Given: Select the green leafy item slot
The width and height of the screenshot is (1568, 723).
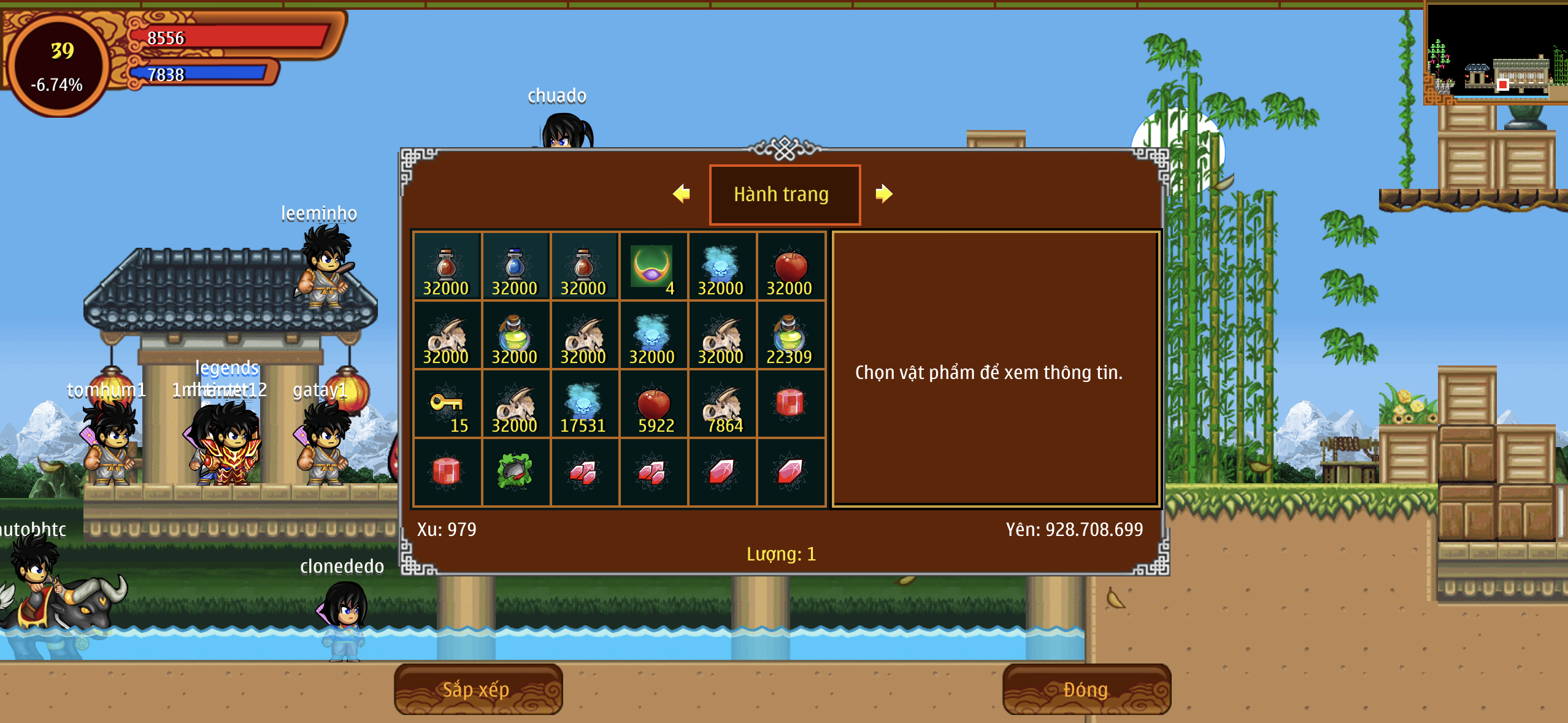Looking at the screenshot, I should click(515, 472).
